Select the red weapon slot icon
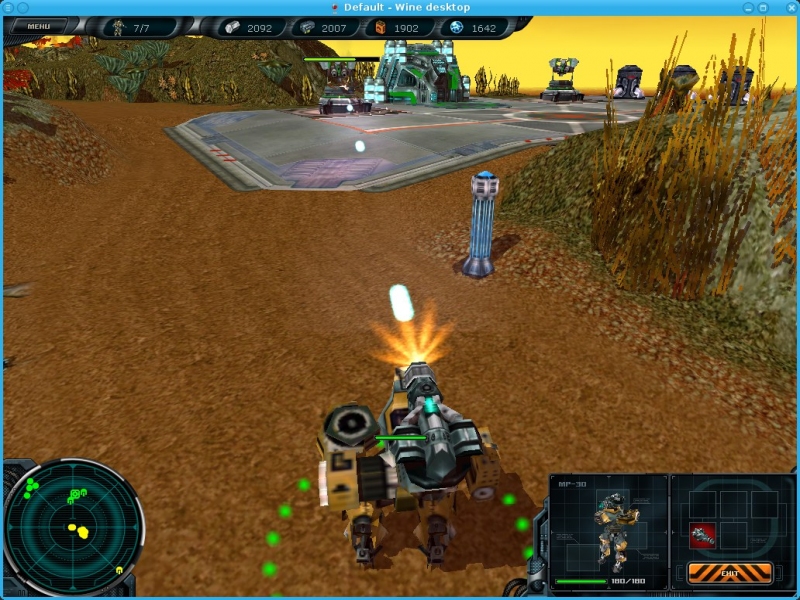The height and width of the screenshot is (600, 800). (x=703, y=535)
